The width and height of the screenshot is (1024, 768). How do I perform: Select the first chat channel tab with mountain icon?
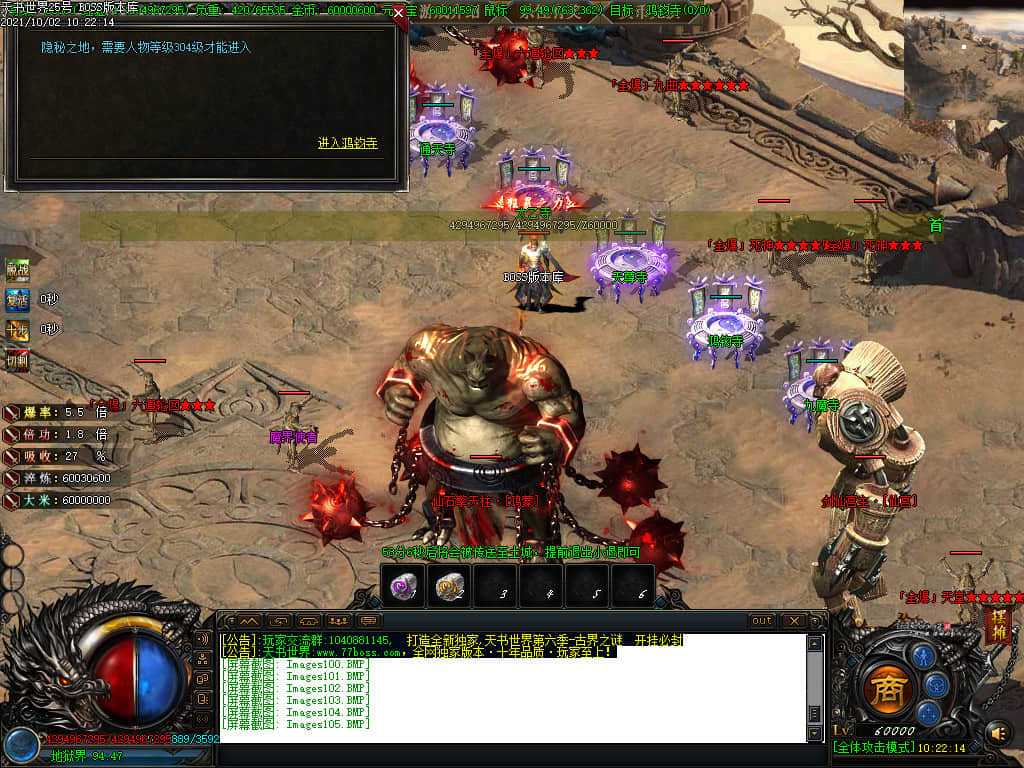pyautogui.click(x=248, y=621)
